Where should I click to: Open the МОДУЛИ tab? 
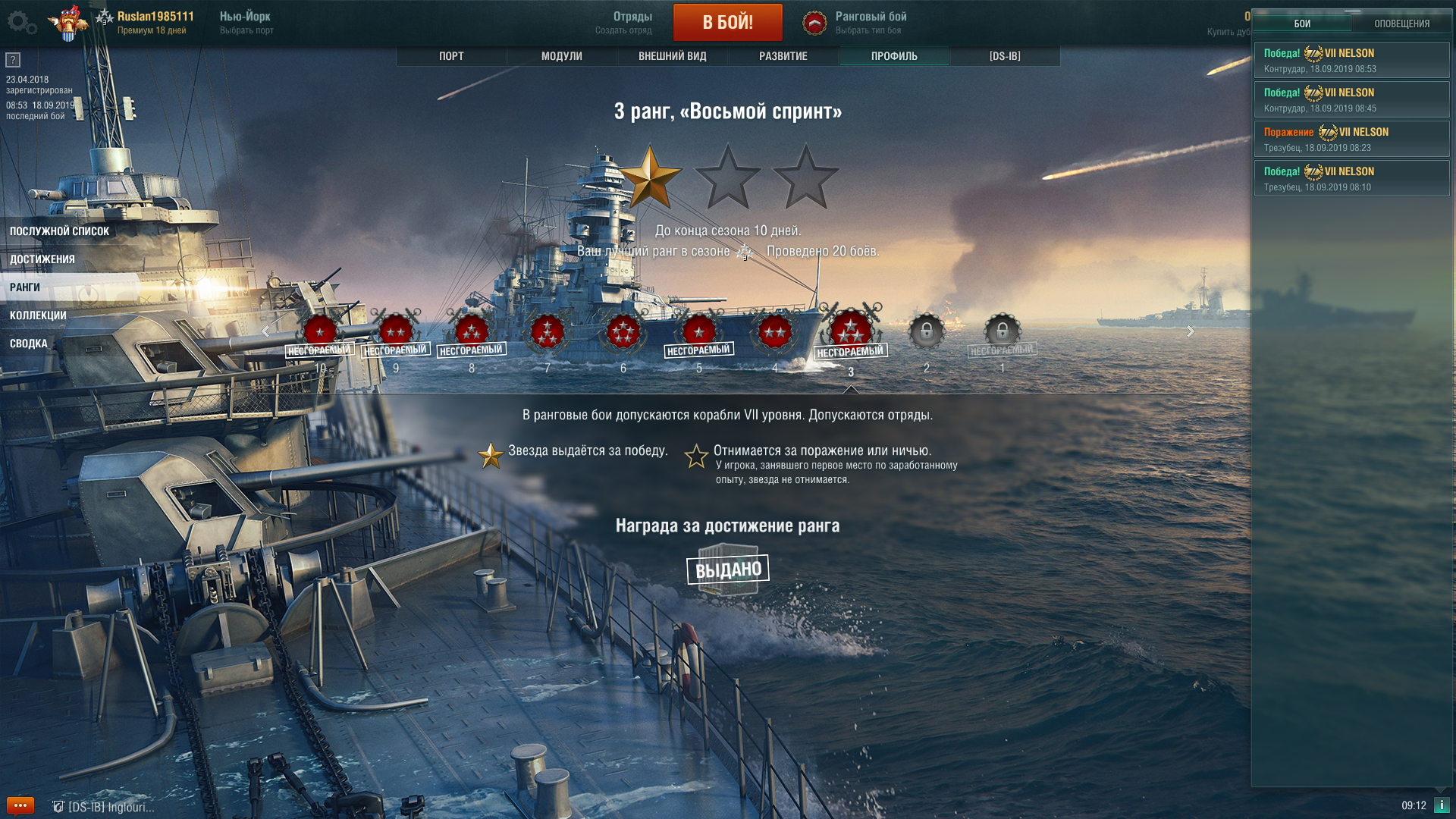coord(562,56)
